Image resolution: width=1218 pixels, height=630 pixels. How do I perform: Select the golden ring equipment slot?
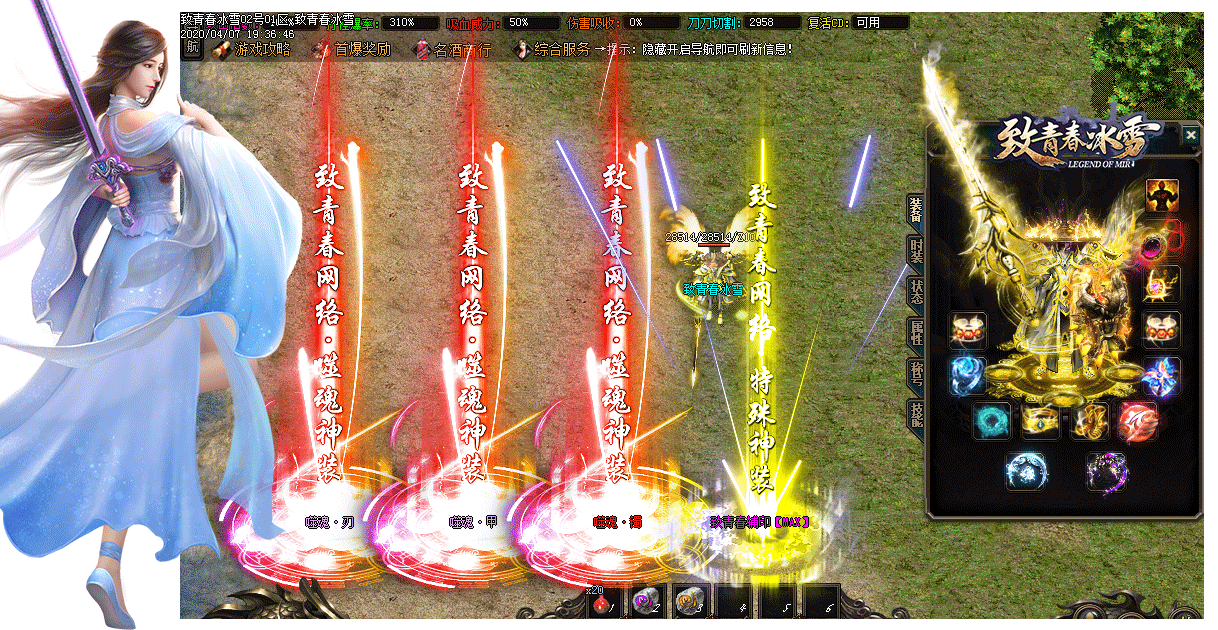pos(1041,422)
